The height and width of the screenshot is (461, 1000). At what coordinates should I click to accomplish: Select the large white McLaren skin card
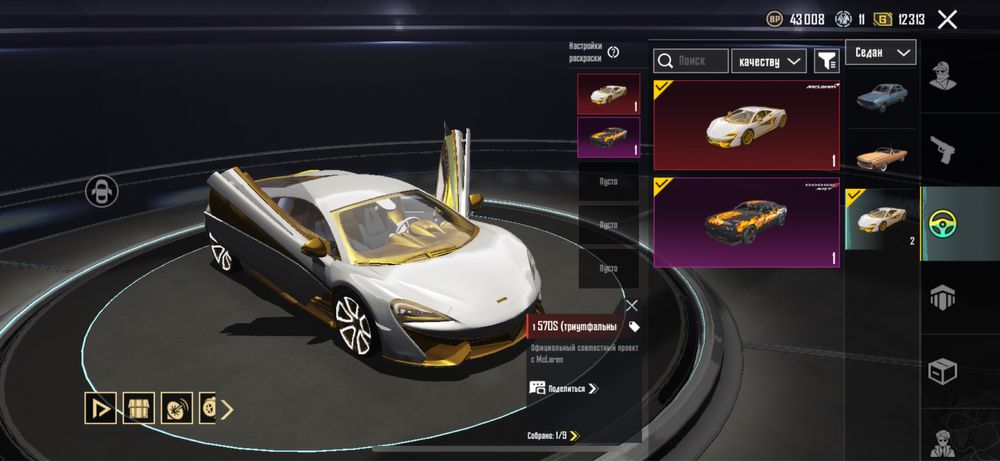747,125
